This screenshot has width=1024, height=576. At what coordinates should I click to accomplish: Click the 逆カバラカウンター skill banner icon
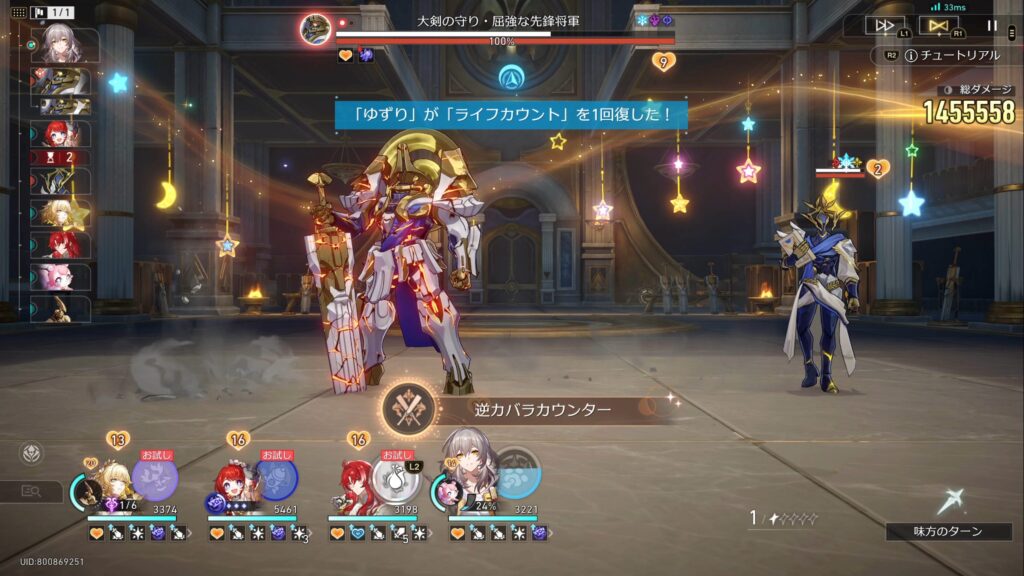pos(410,410)
